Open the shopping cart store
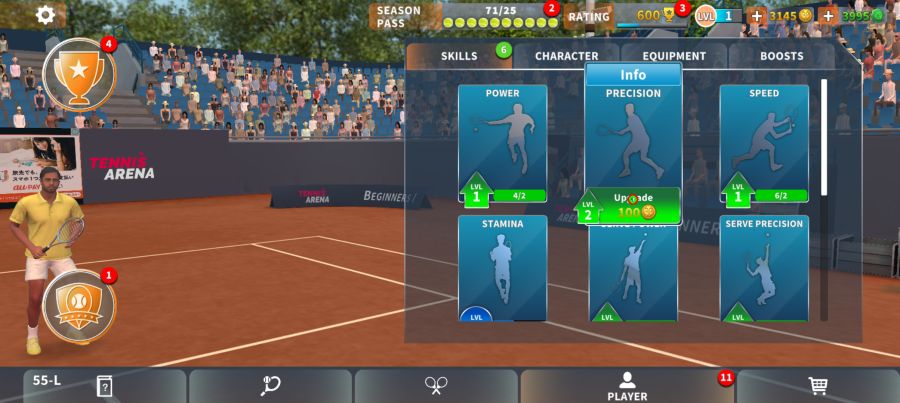The image size is (900, 403). click(x=818, y=386)
